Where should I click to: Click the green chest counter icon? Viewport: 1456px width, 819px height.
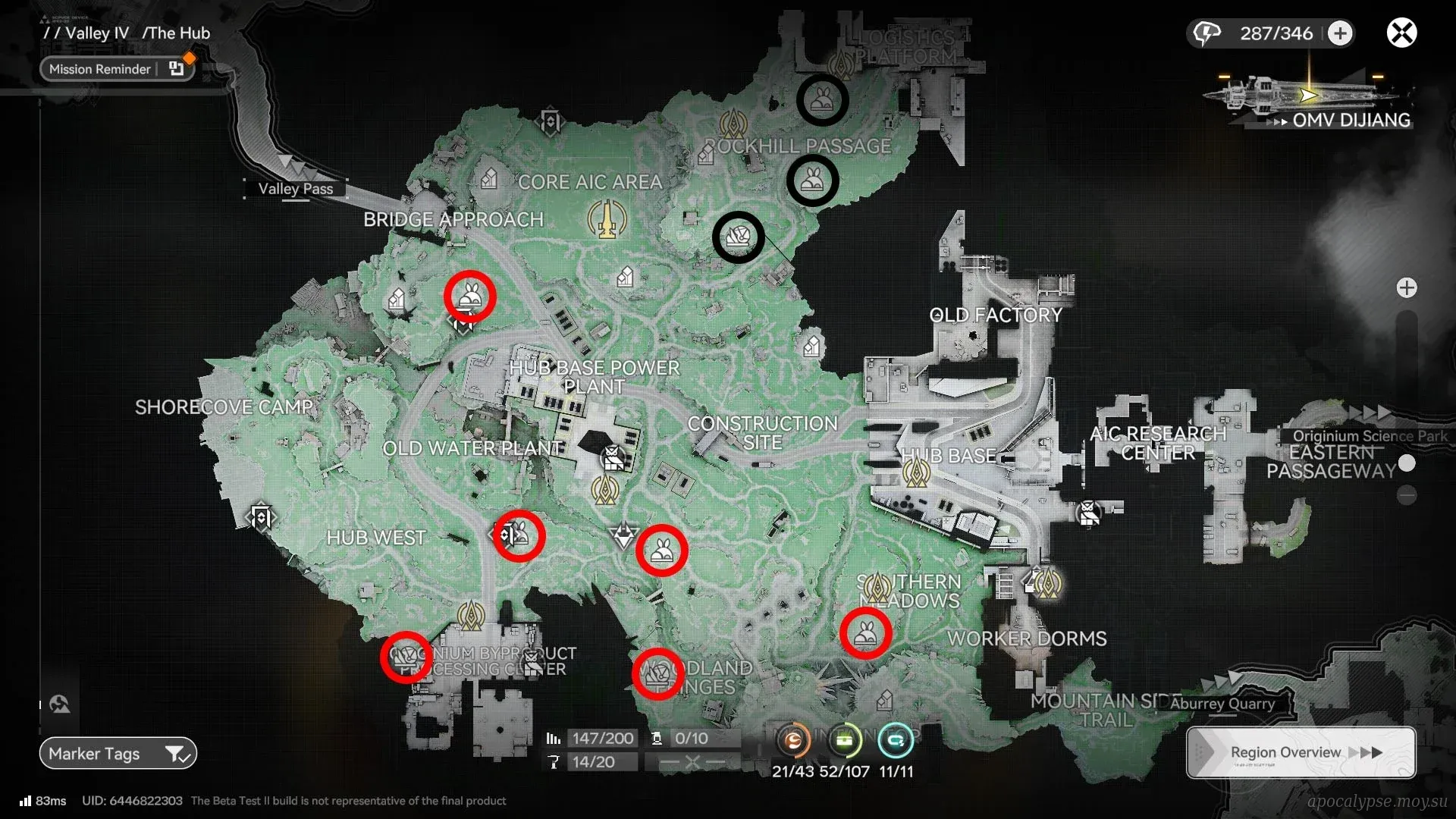(x=845, y=740)
